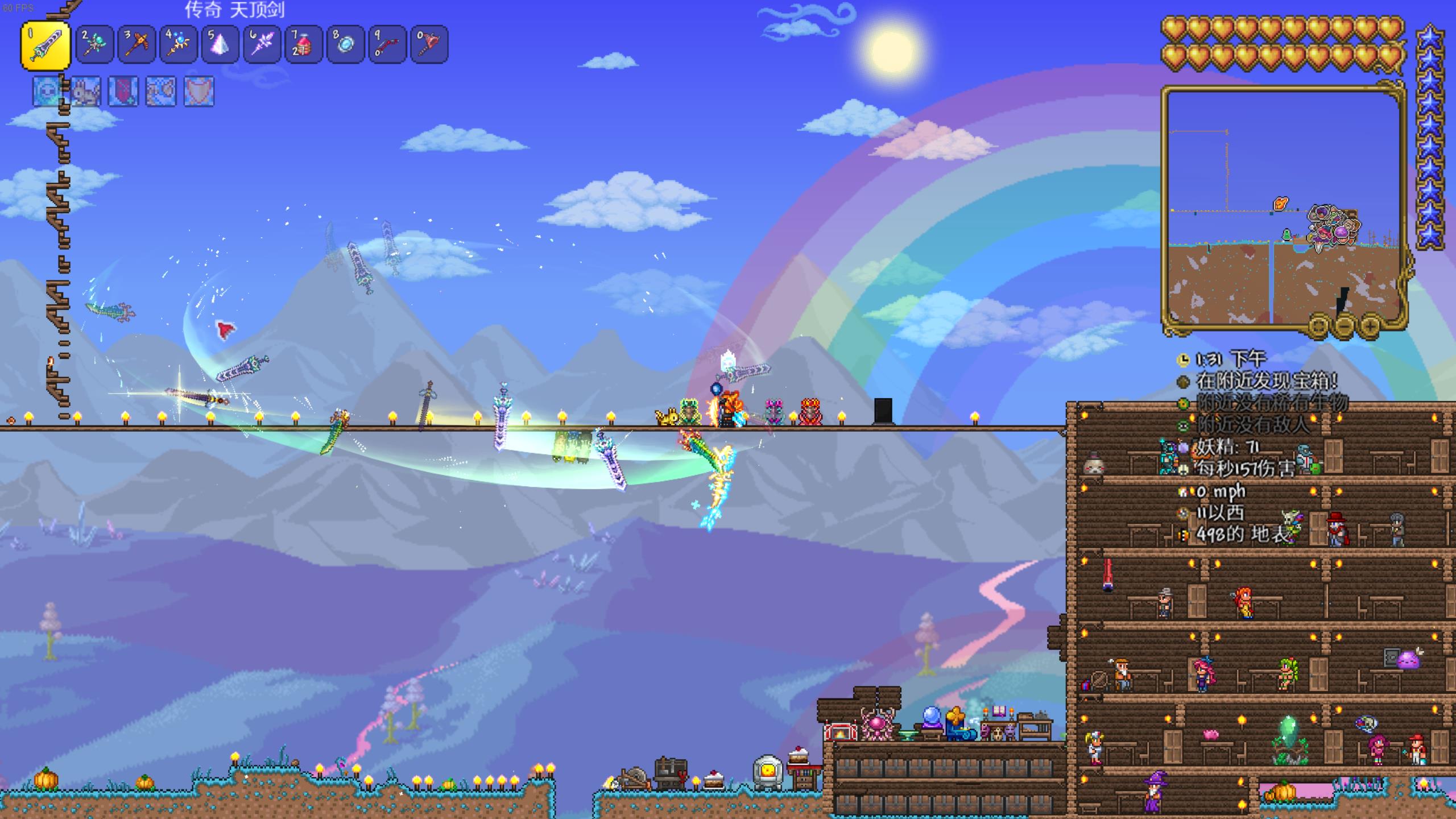Zoom in the minimap with plus button
Image resolution: width=1456 pixels, height=819 pixels.
tap(1370, 326)
